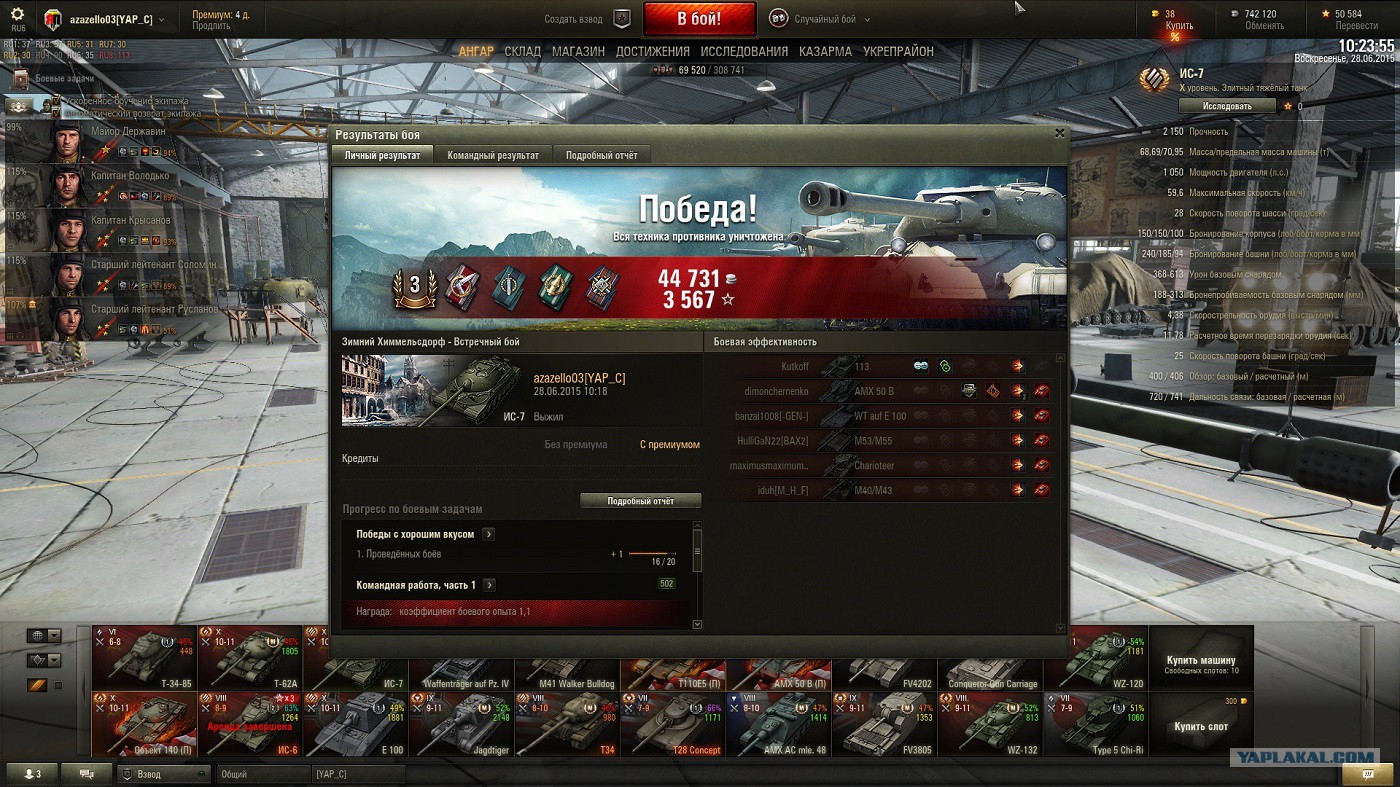Open the ИССЛЕДОВАНИЯ research tree

(x=744, y=51)
